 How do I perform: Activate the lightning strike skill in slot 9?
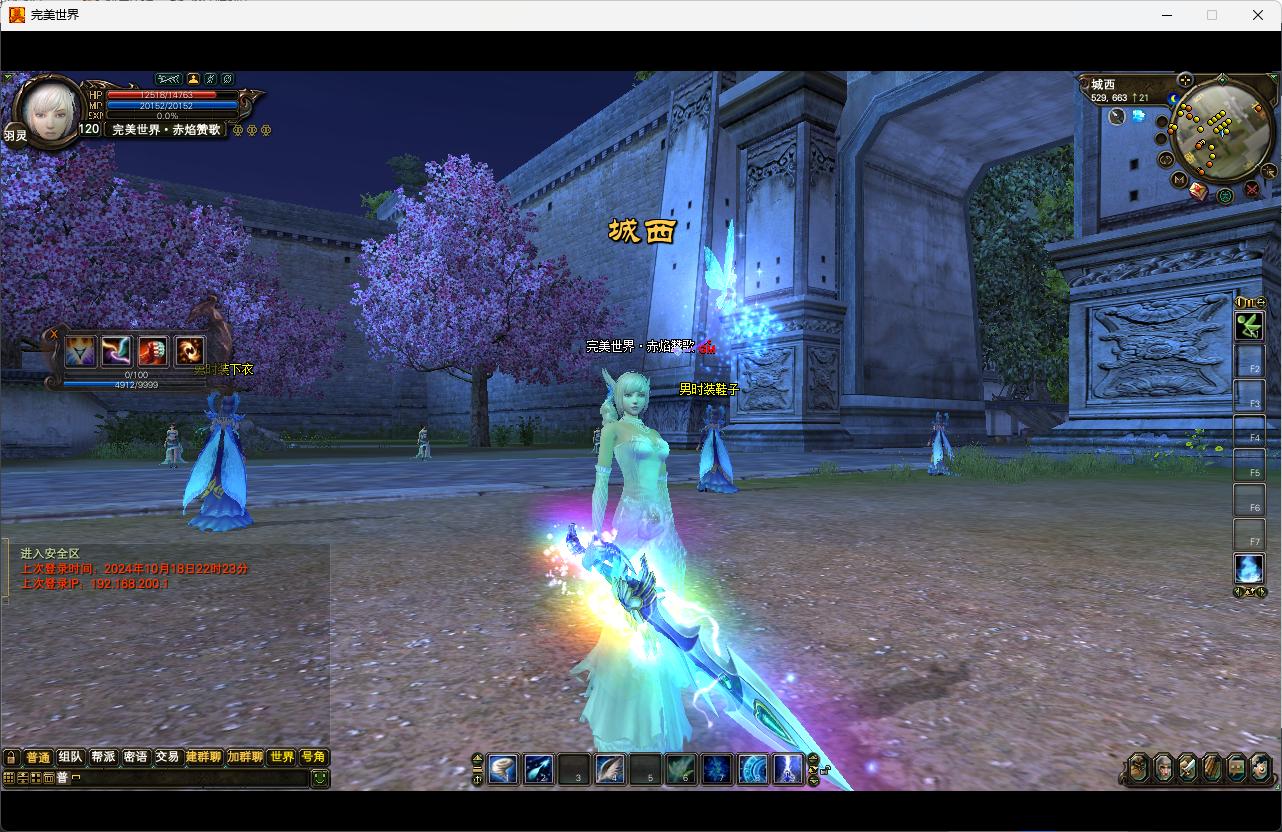pos(788,769)
